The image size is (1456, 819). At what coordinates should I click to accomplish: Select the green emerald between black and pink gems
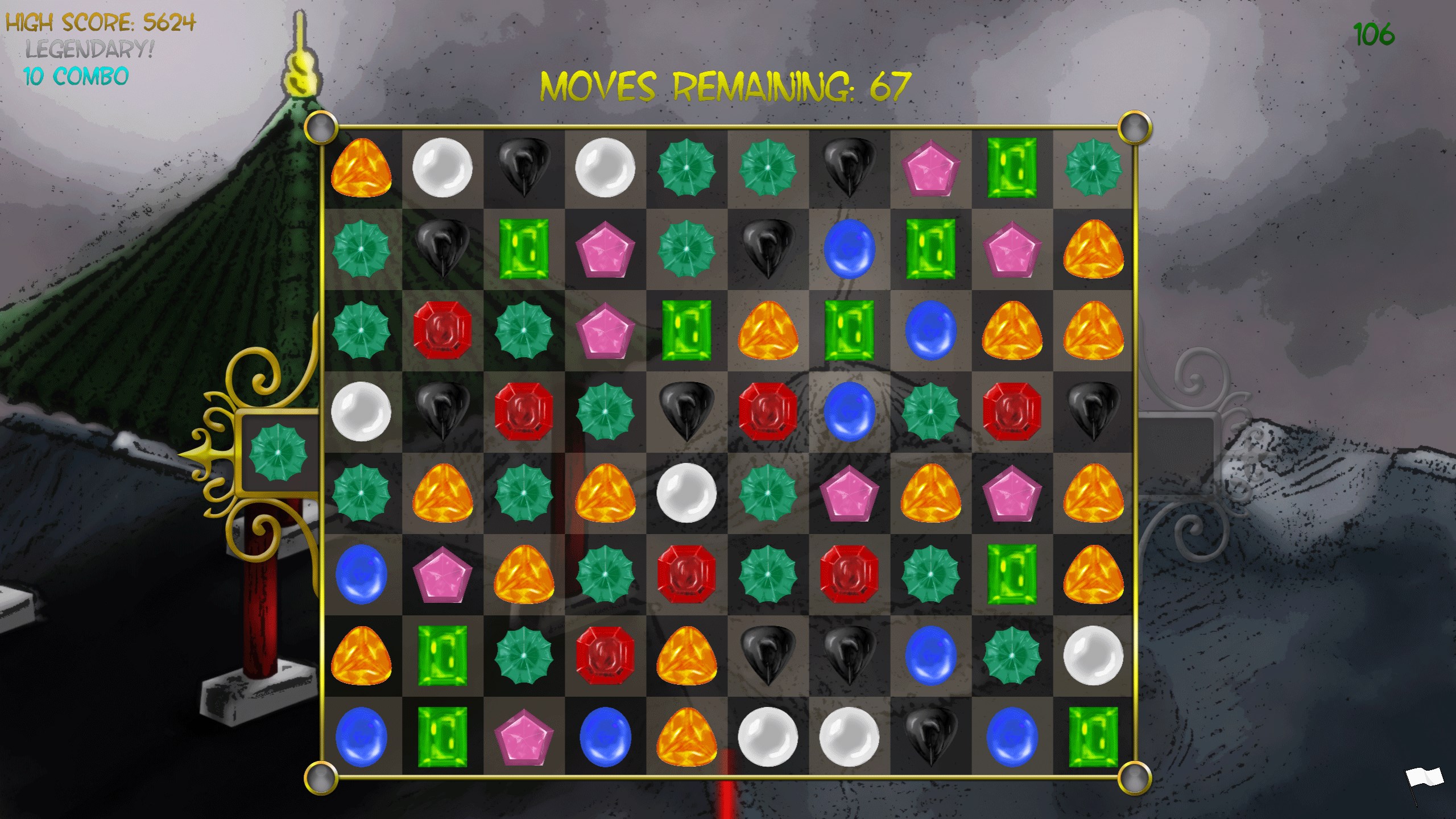523,249
